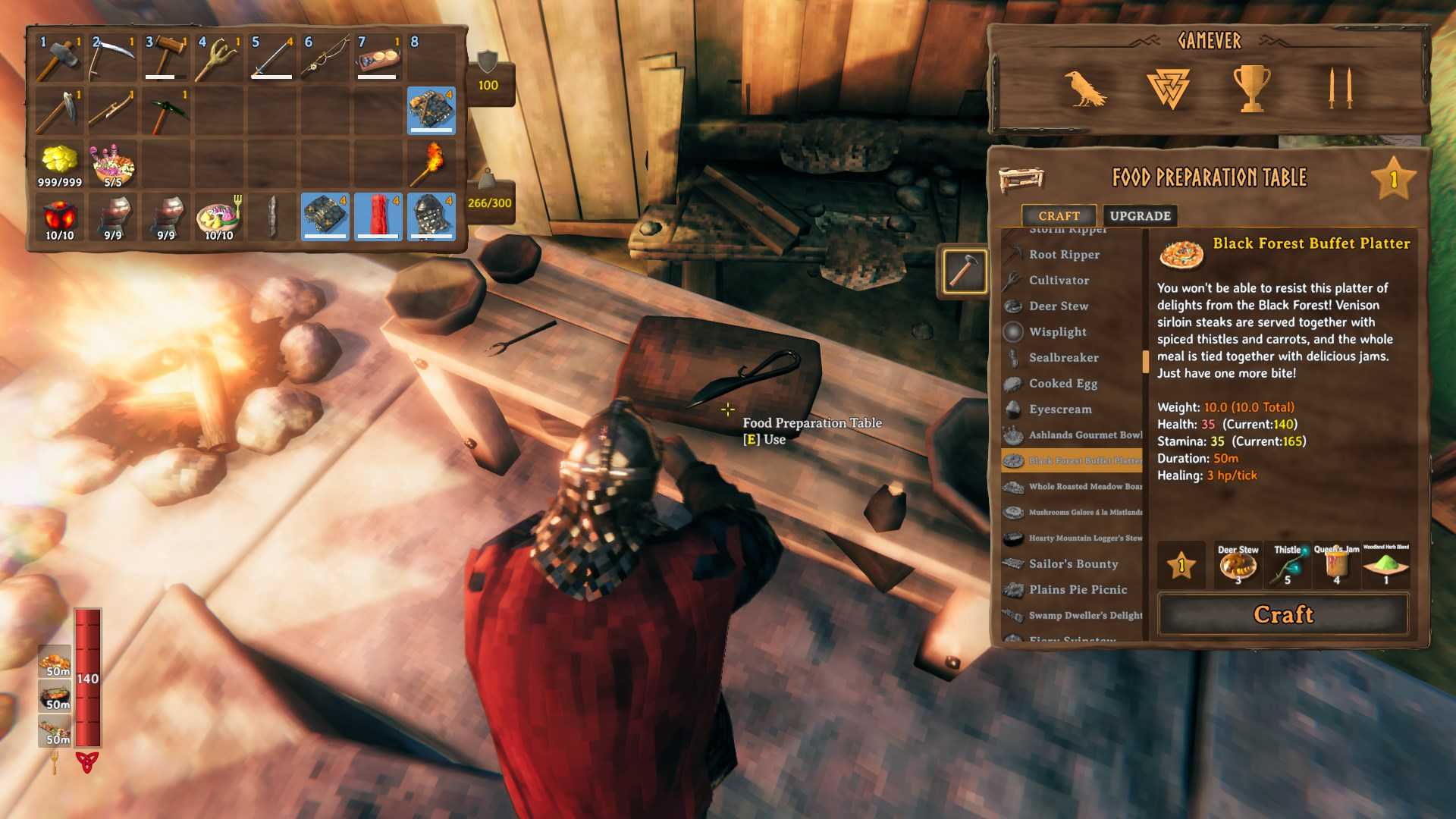Click the crossed swords icon

1339,86
